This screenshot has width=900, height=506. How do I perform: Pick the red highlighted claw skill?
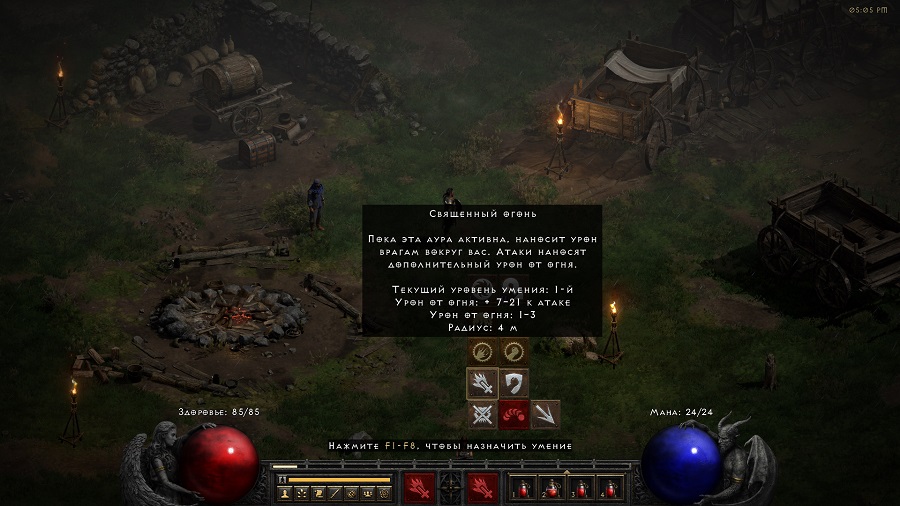(x=514, y=414)
